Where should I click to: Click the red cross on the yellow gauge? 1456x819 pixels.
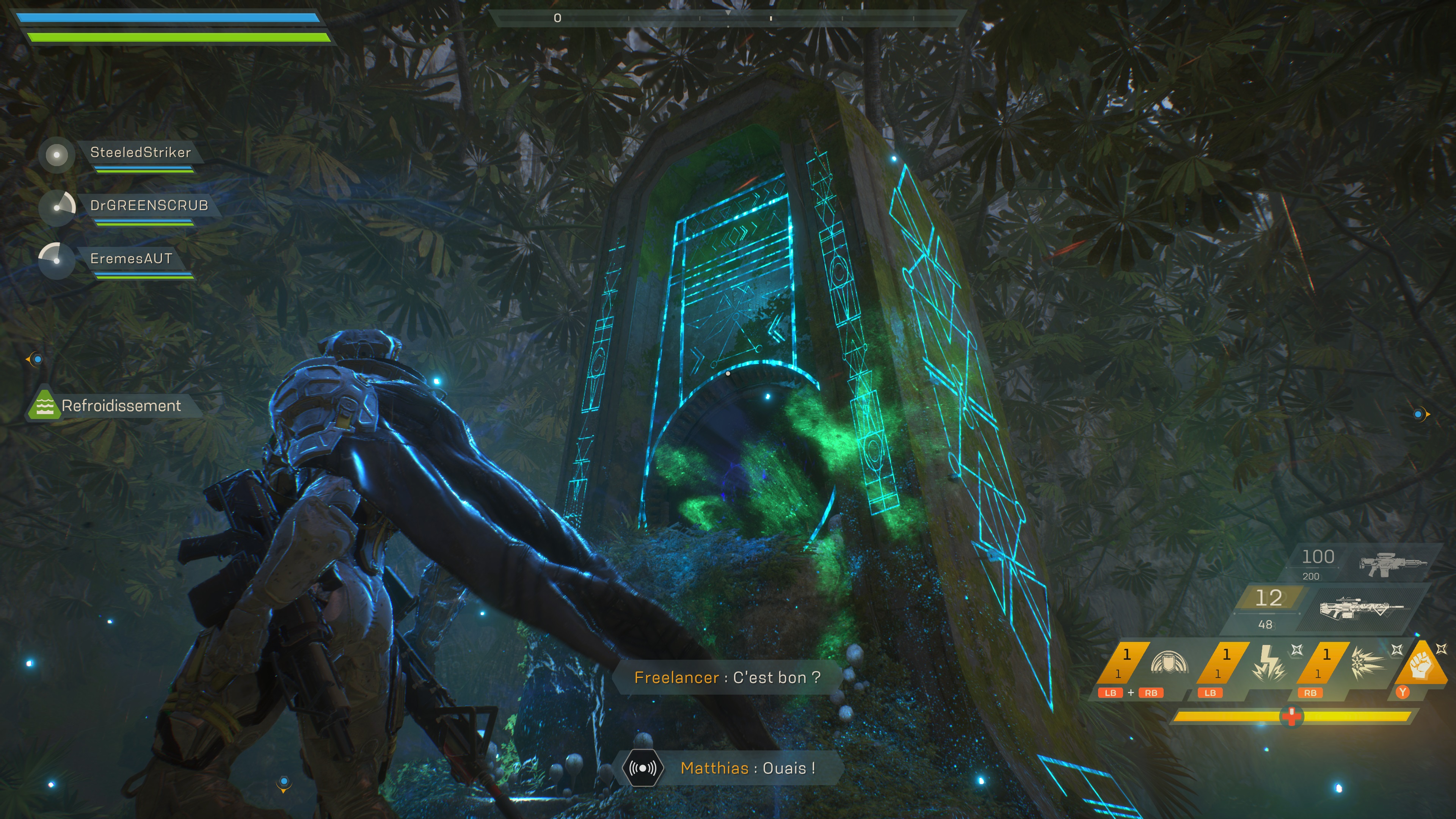(1291, 717)
